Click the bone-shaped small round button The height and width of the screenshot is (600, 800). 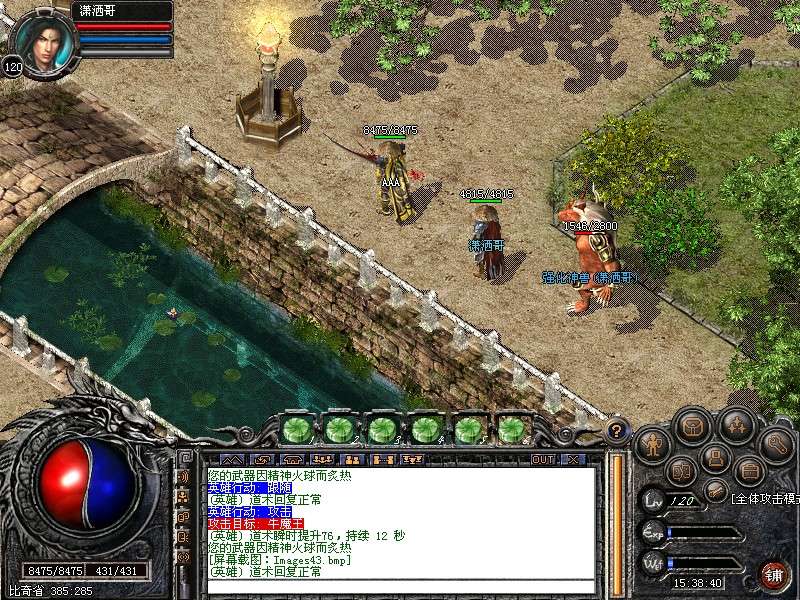pos(714,491)
